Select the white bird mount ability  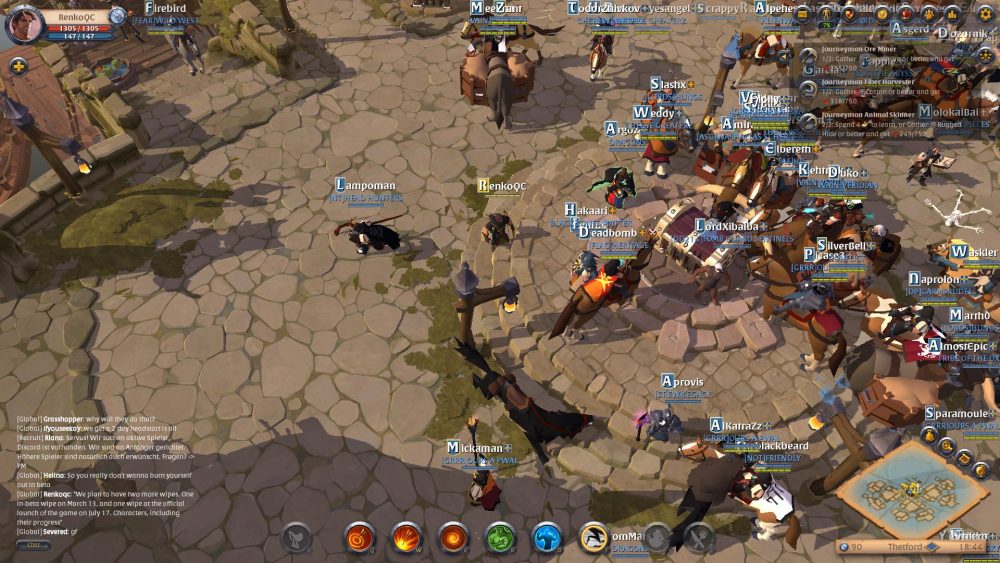point(595,538)
